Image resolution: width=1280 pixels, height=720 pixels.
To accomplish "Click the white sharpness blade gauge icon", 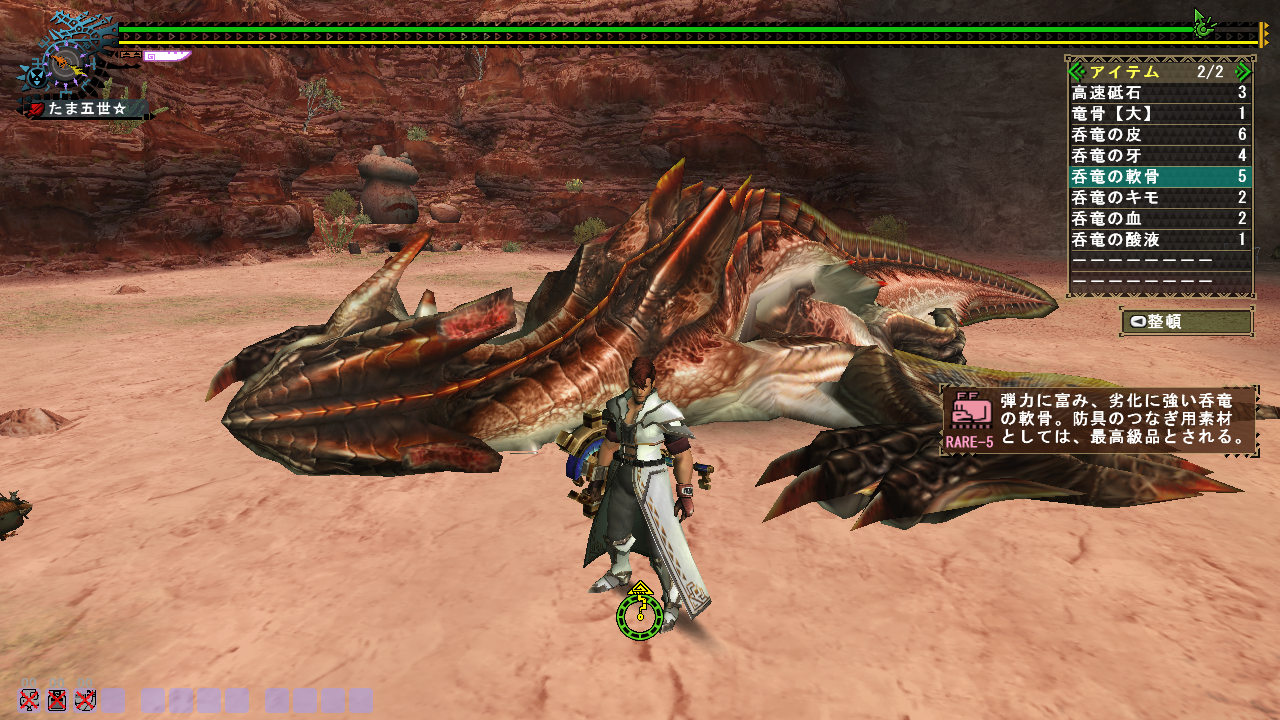I will point(167,56).
